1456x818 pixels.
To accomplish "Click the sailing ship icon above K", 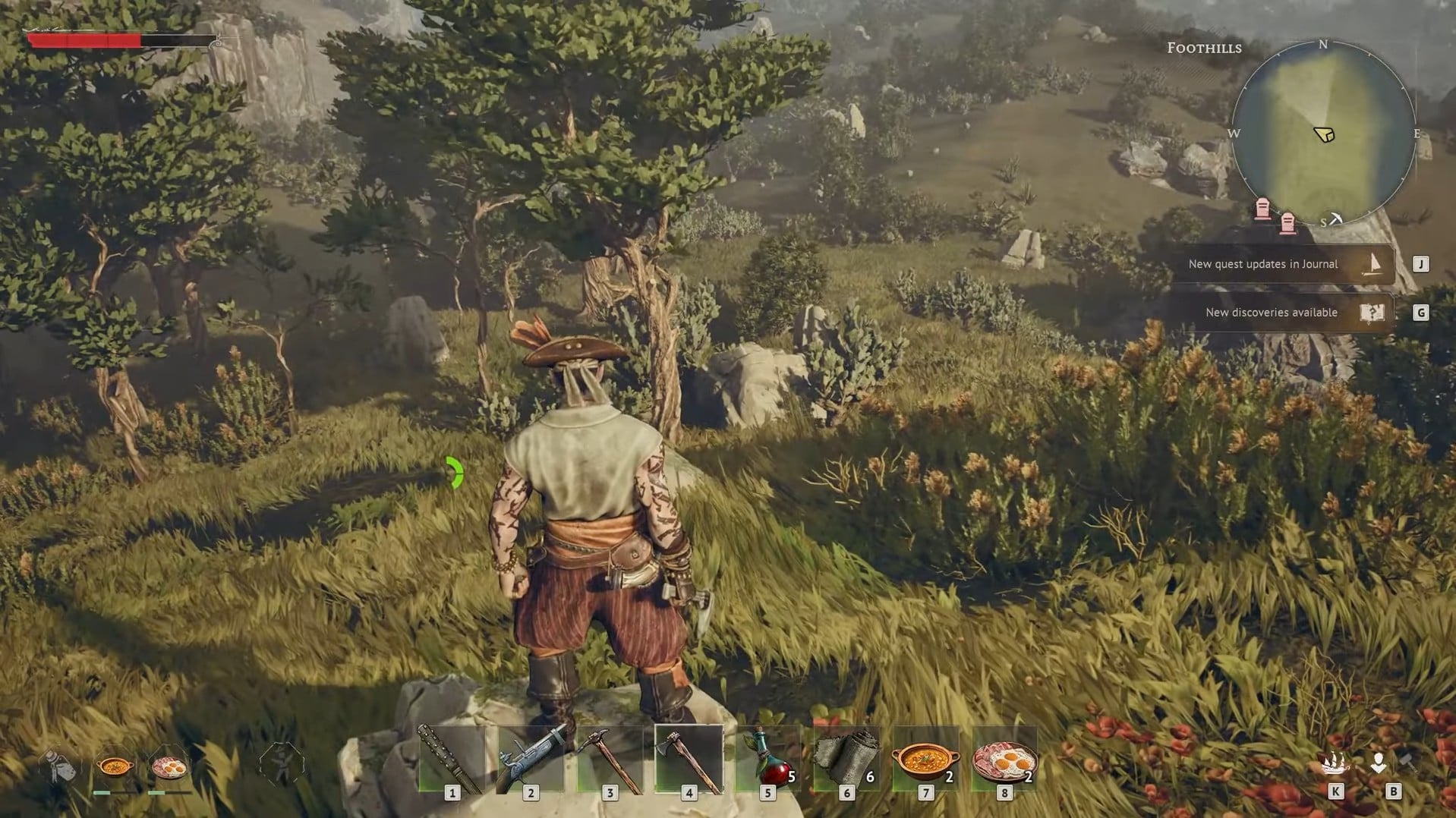I will 1335,763.
